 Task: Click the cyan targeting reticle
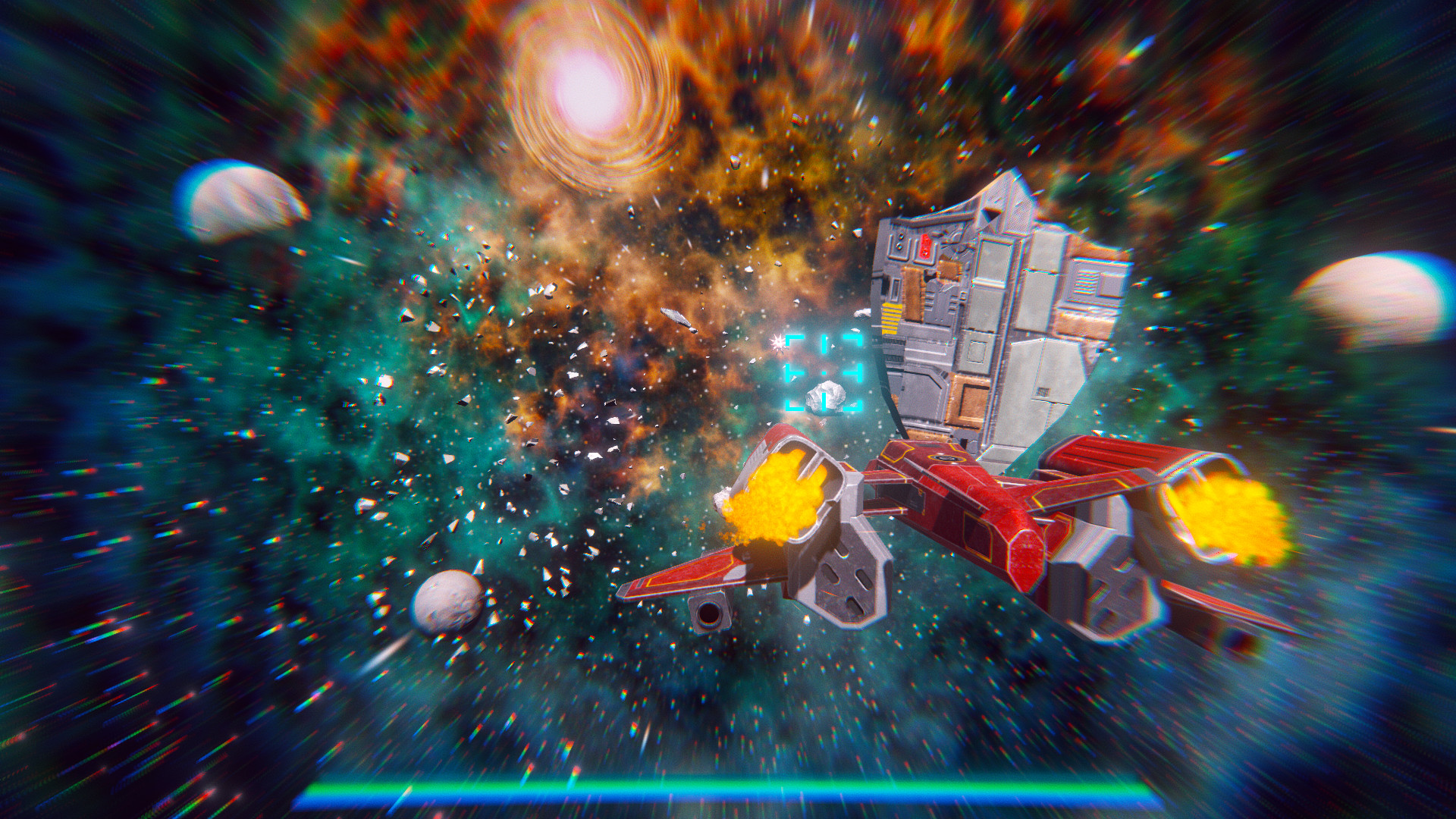pyautogui.click(x=823, y=372)
